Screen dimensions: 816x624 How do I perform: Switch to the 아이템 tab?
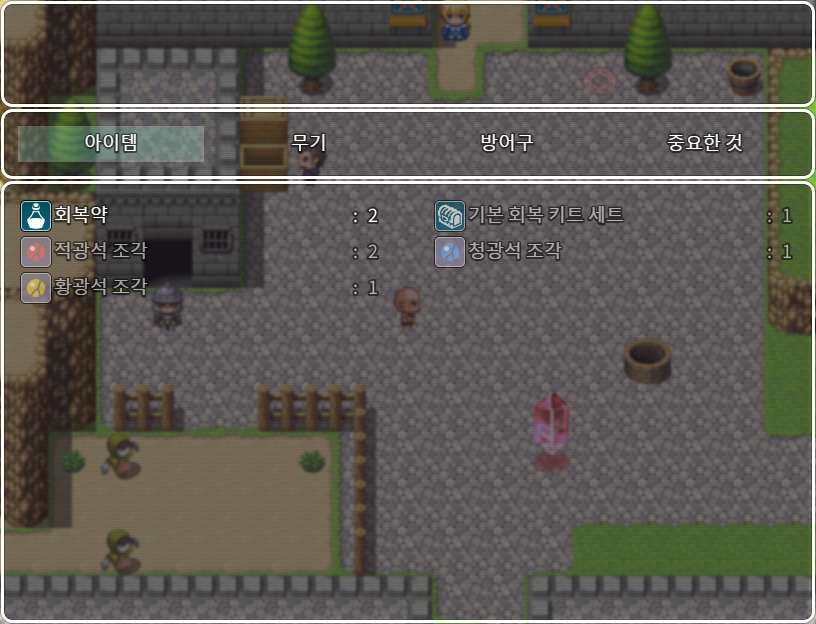(x=111, y=143)
